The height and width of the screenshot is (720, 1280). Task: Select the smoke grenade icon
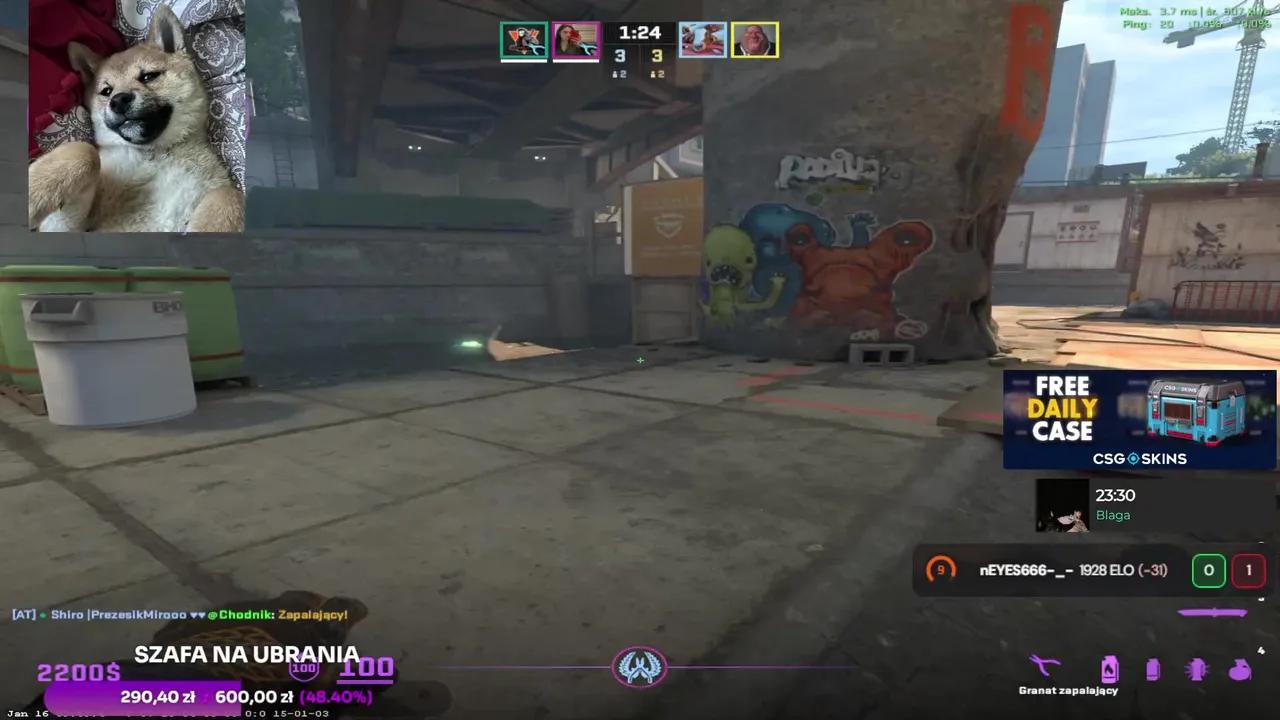click(1153, 668)
